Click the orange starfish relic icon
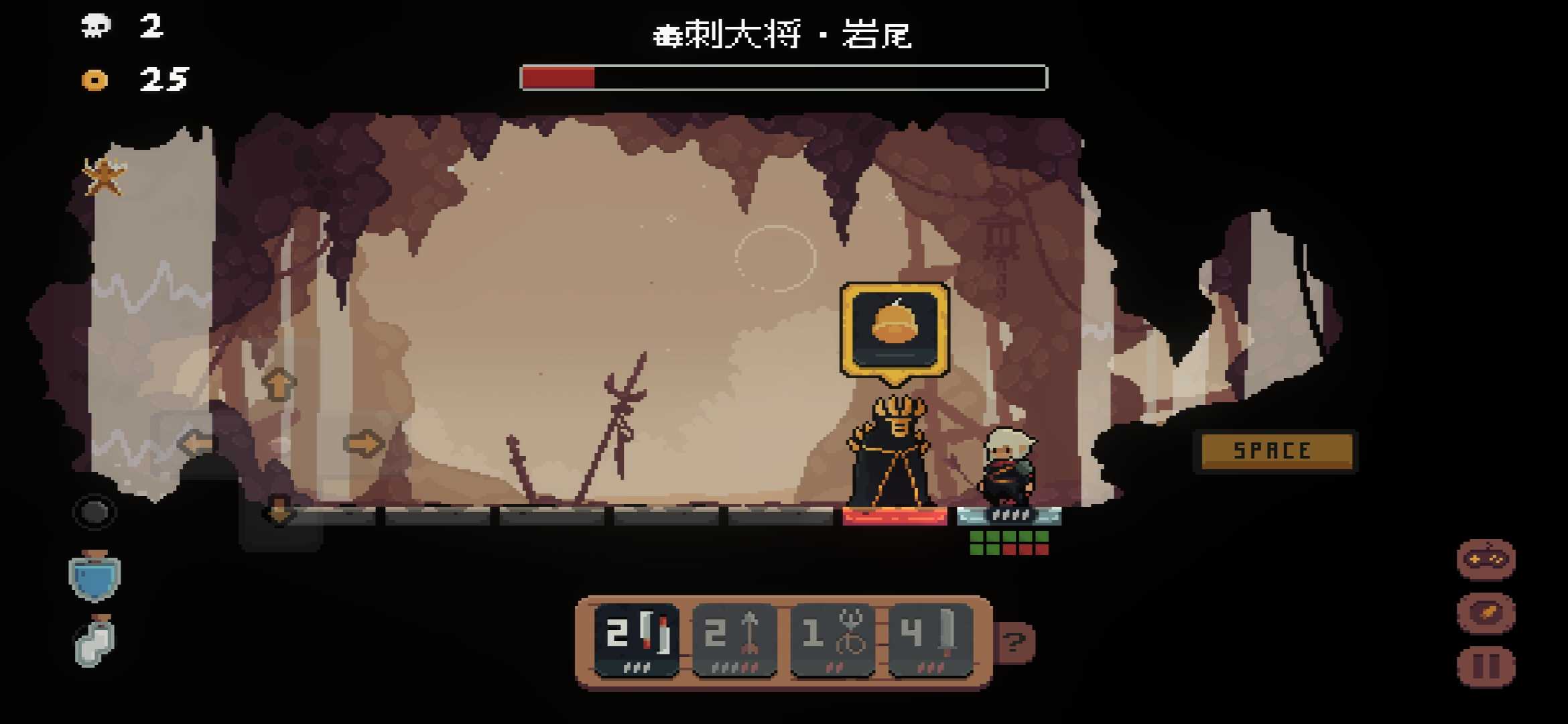The image size is (1568, 724). pos(104,176)
